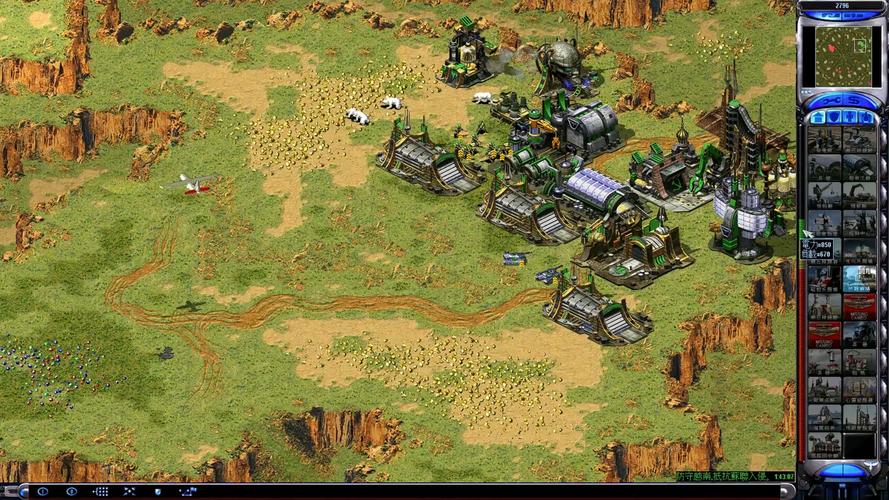The width and height of the screenshot is (889, 500).
Task: Switch to the shield defenses build tab
Action: click(x=833, y=117)
